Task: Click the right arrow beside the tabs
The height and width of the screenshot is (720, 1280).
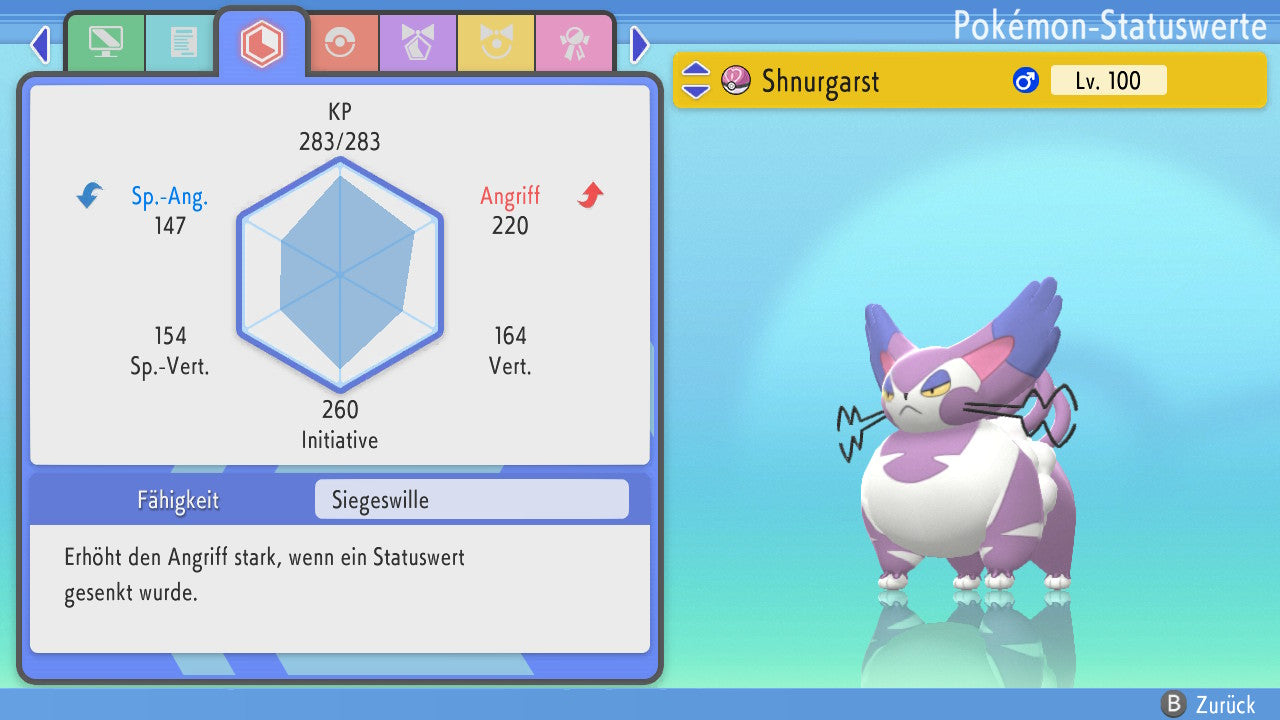Action: tap(640, 45)
